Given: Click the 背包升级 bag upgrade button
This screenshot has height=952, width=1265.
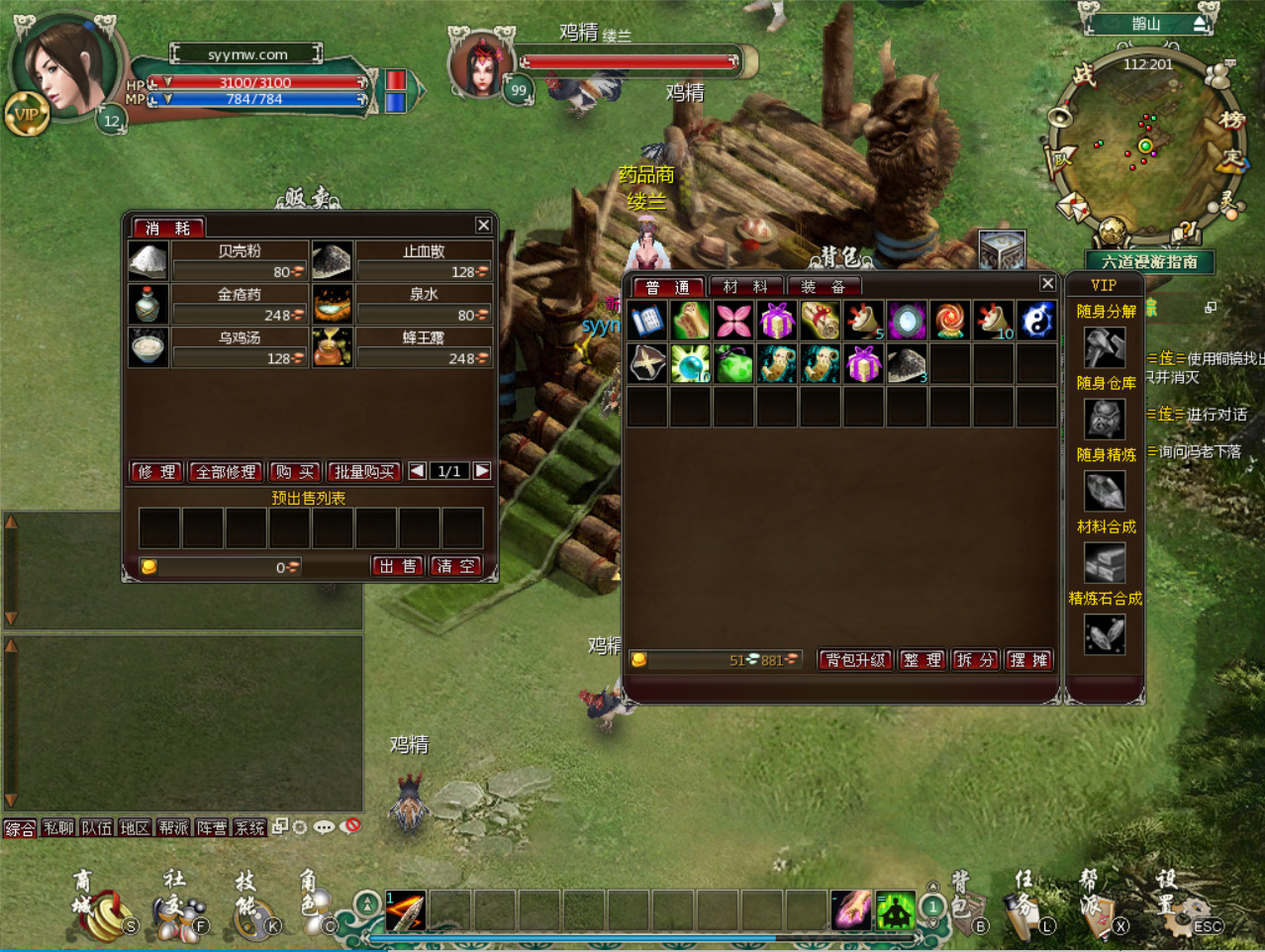Looking at the screenshot, I should click(x=855, y=660).
